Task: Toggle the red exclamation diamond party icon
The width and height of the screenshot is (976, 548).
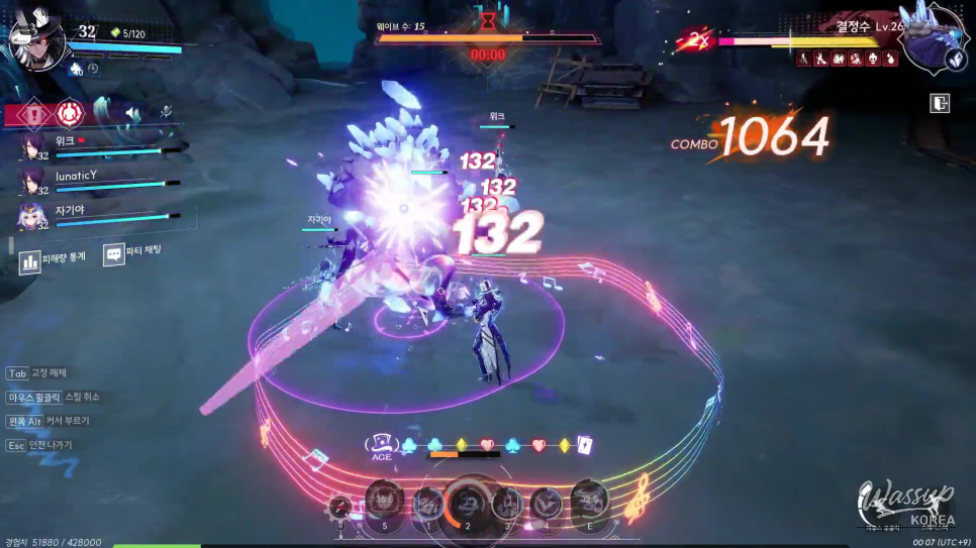Action: 34,113
